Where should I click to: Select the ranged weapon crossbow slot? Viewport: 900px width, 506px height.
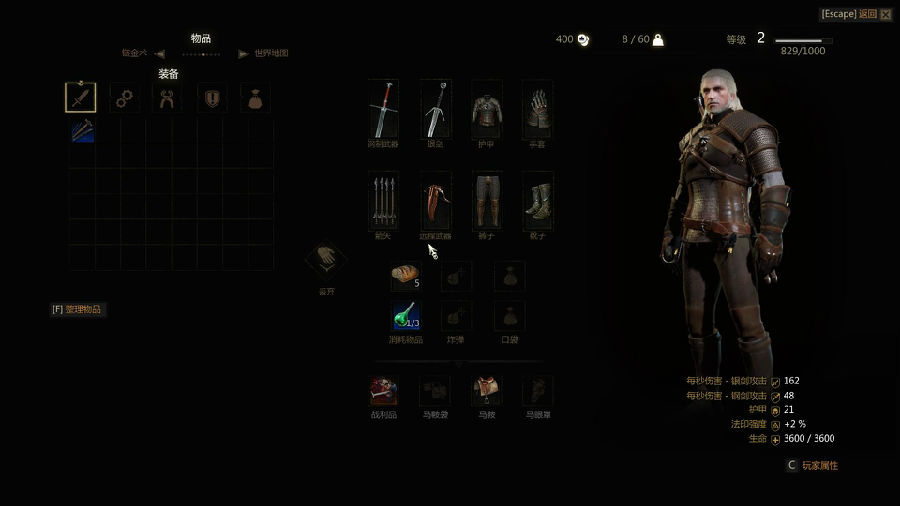pyautogui.click(x=435, y=201)
